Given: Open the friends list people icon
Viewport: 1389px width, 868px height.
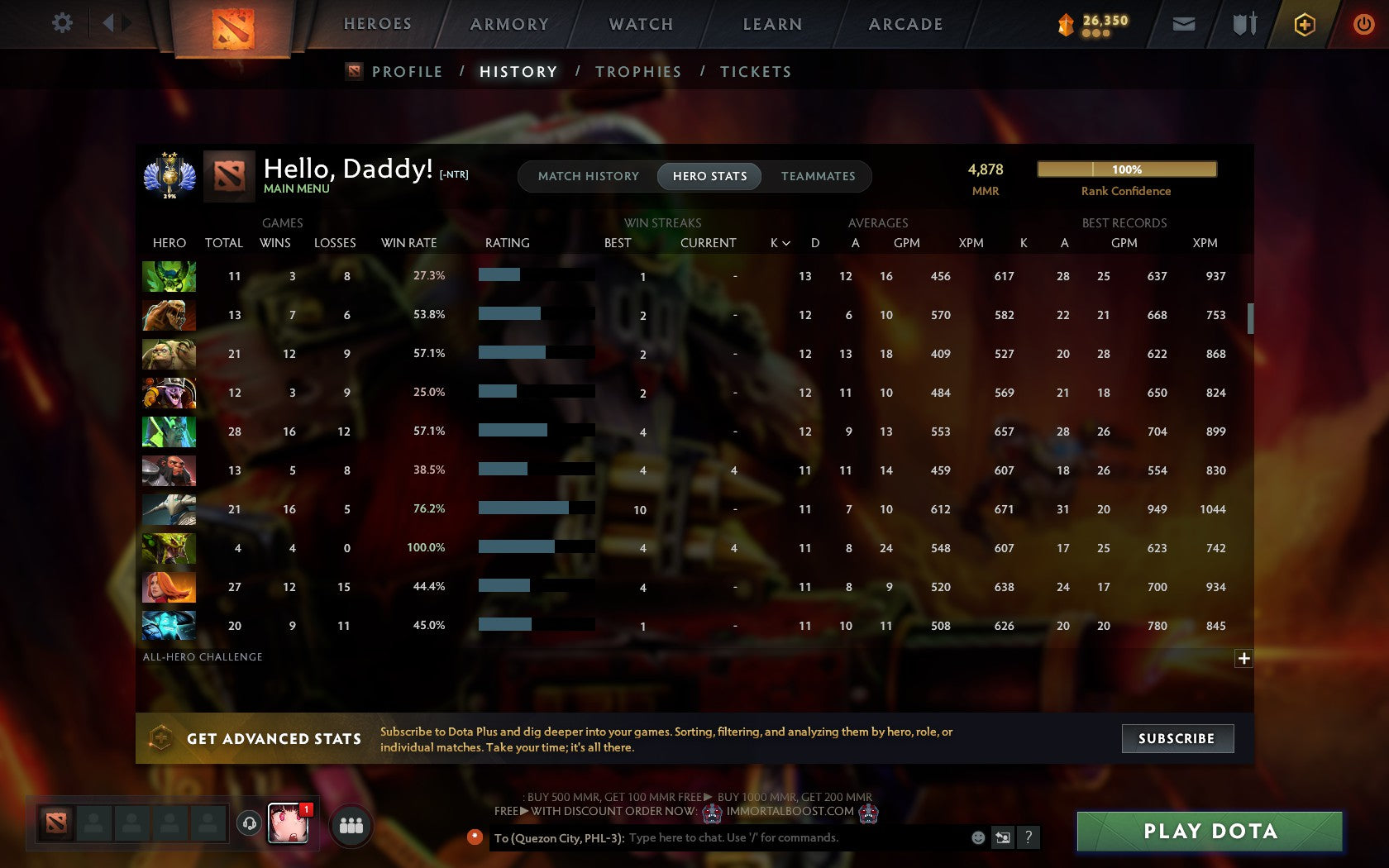Looking at the screenshot, I should (350, 823).
